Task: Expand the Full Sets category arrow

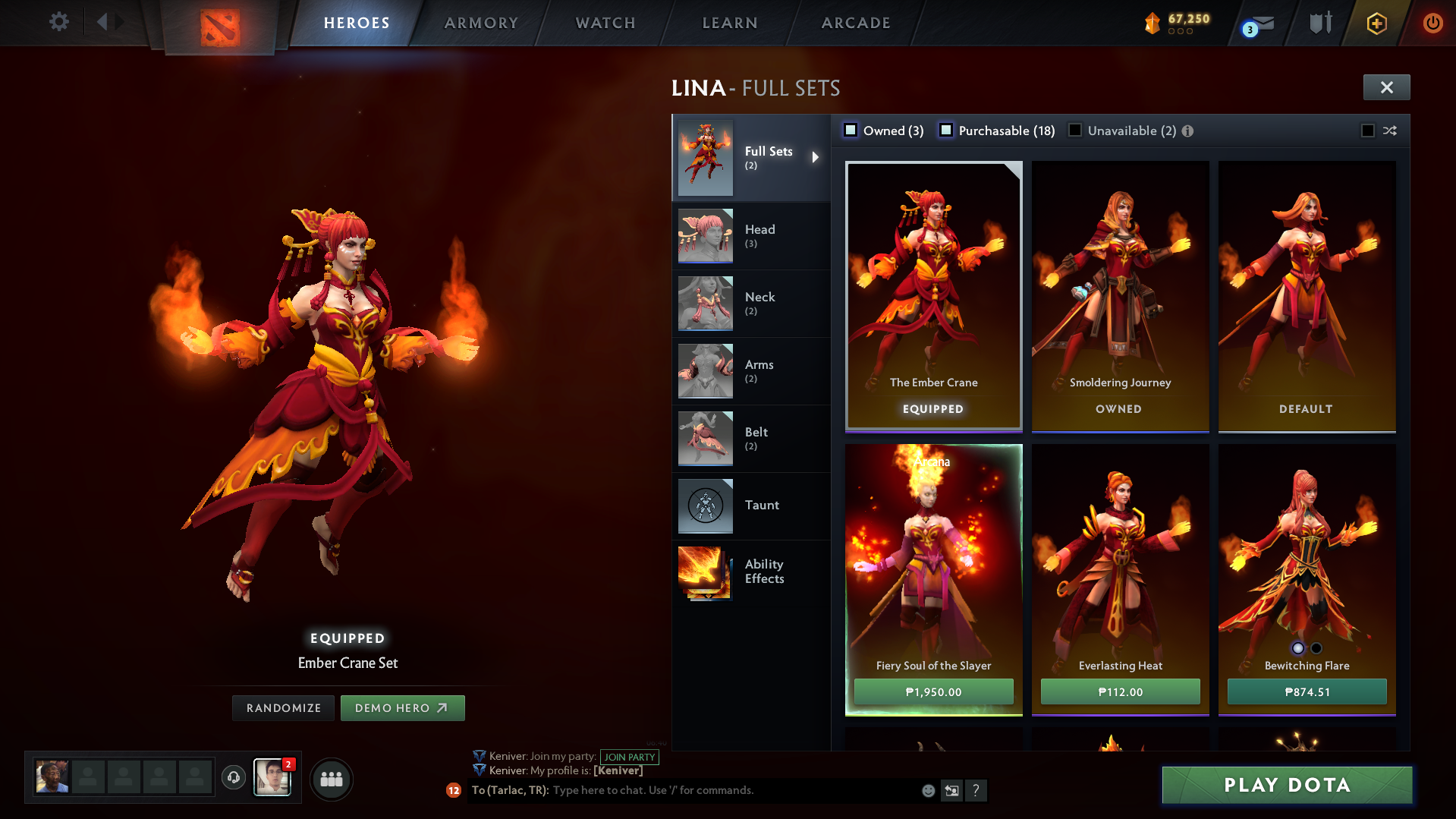Action: pos(816,157)
